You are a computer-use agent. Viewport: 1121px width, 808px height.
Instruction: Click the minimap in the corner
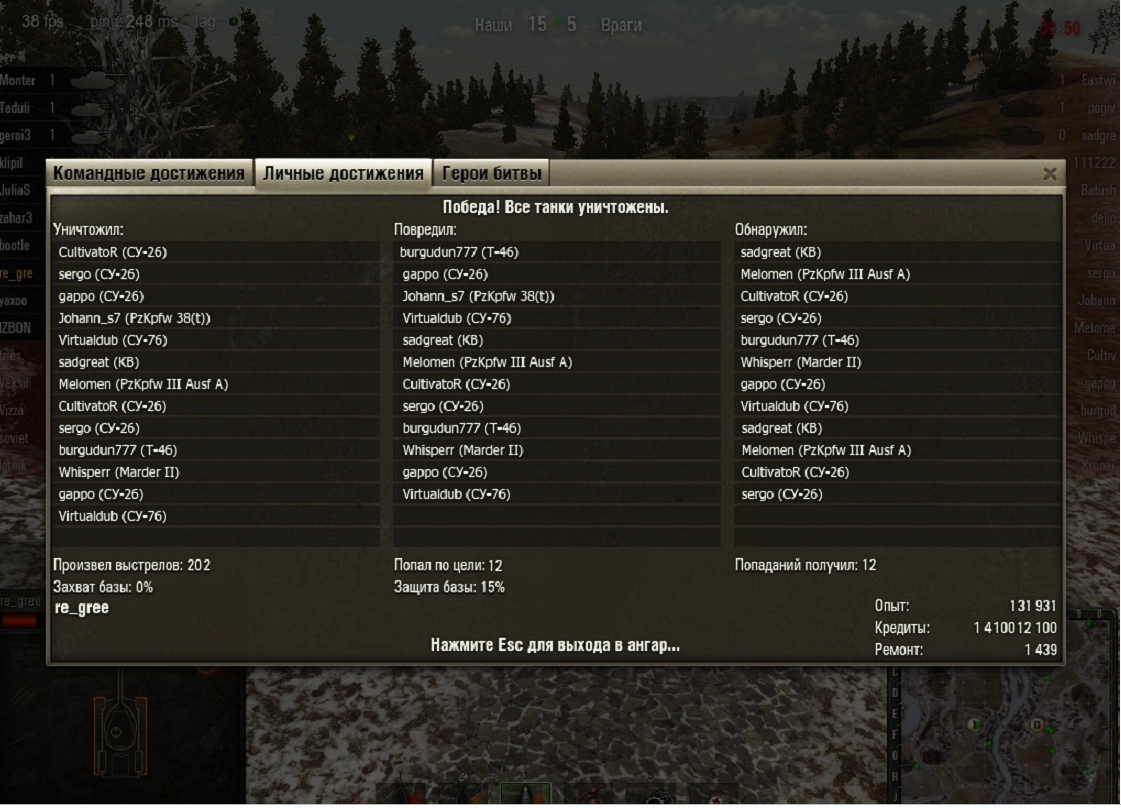[1010, 730]
